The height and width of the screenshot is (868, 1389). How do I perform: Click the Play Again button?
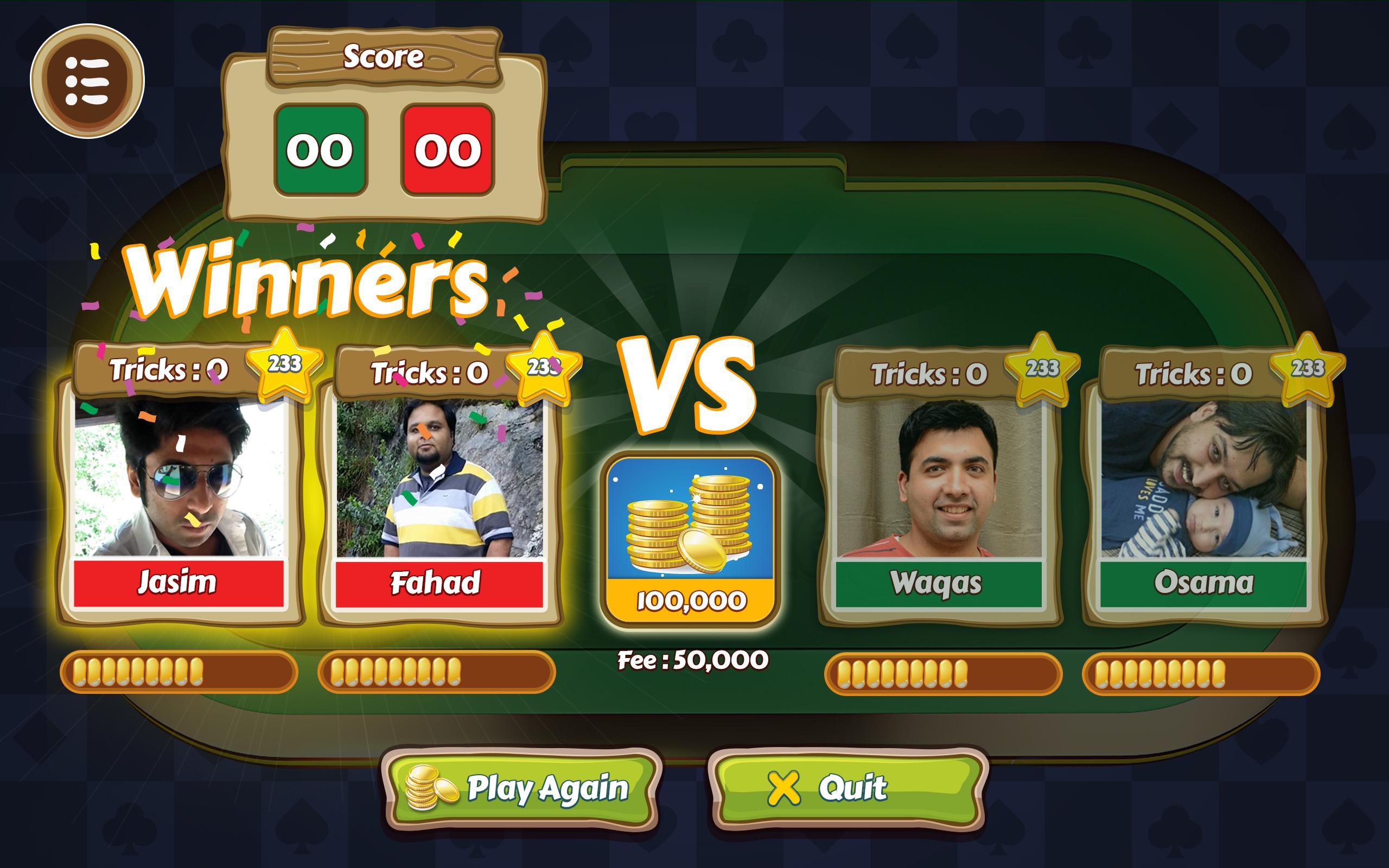pyautogui.click(x=521, y=789)
